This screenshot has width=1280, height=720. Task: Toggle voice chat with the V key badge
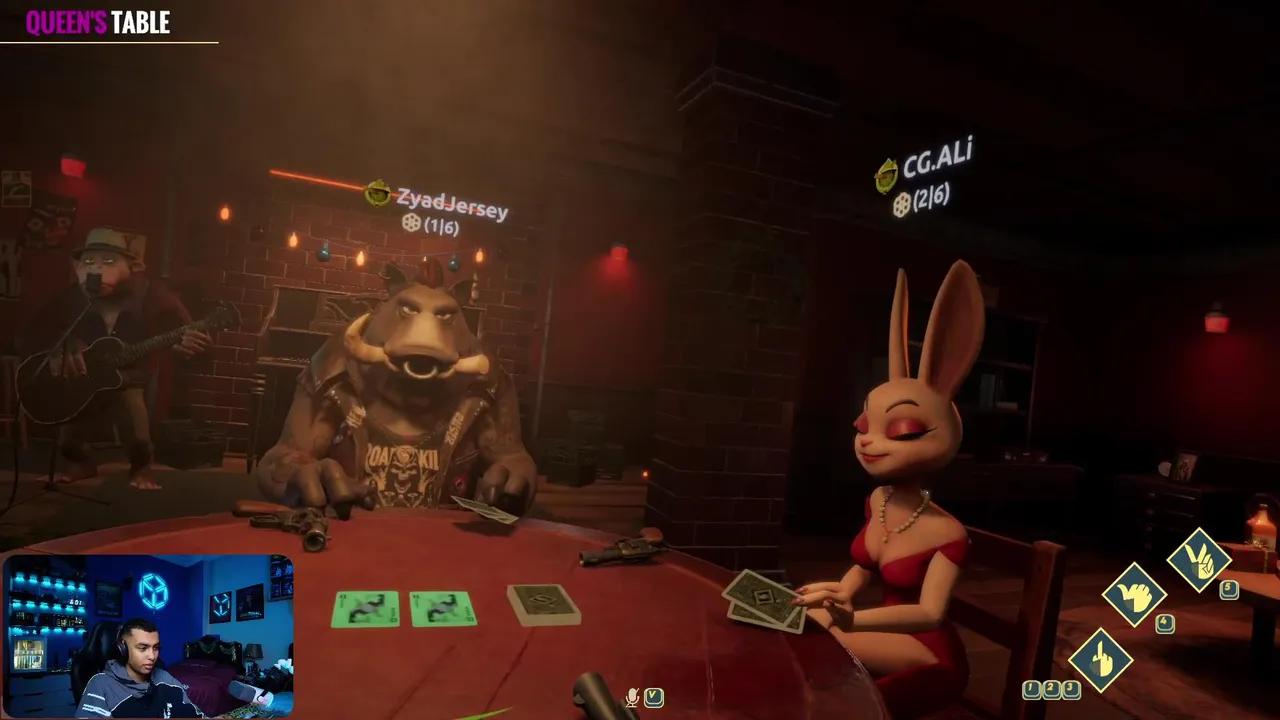pos(654,697)
